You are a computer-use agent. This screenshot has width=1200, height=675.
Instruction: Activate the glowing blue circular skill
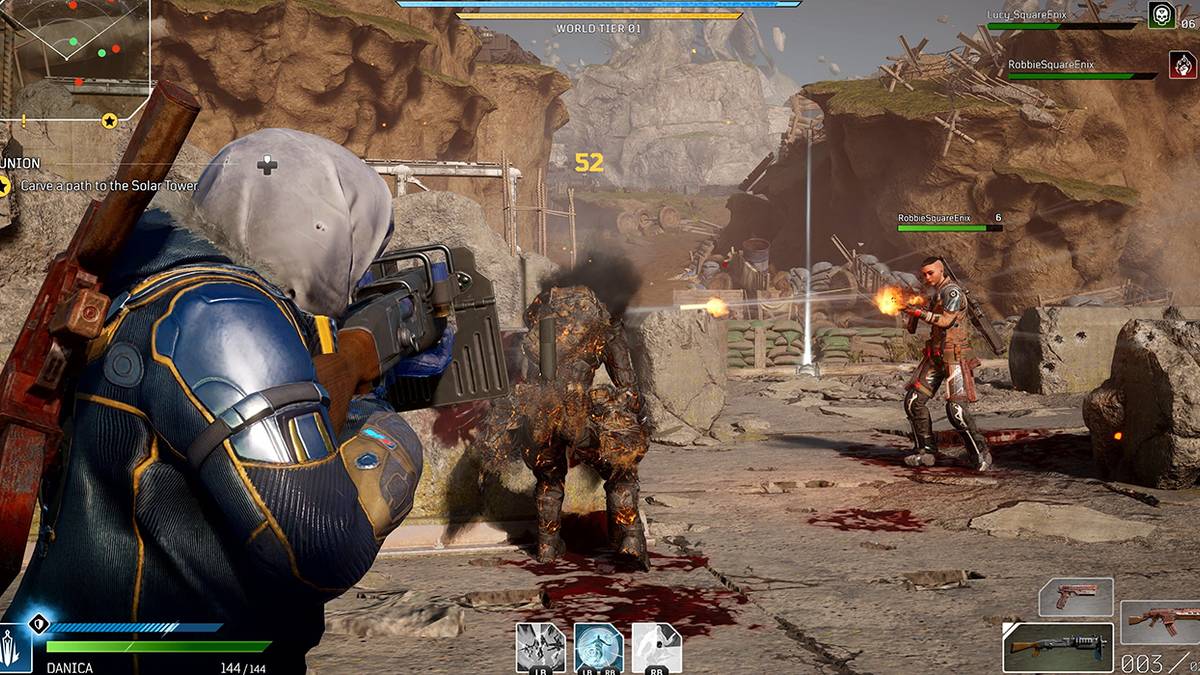click(x=598, y=647)
